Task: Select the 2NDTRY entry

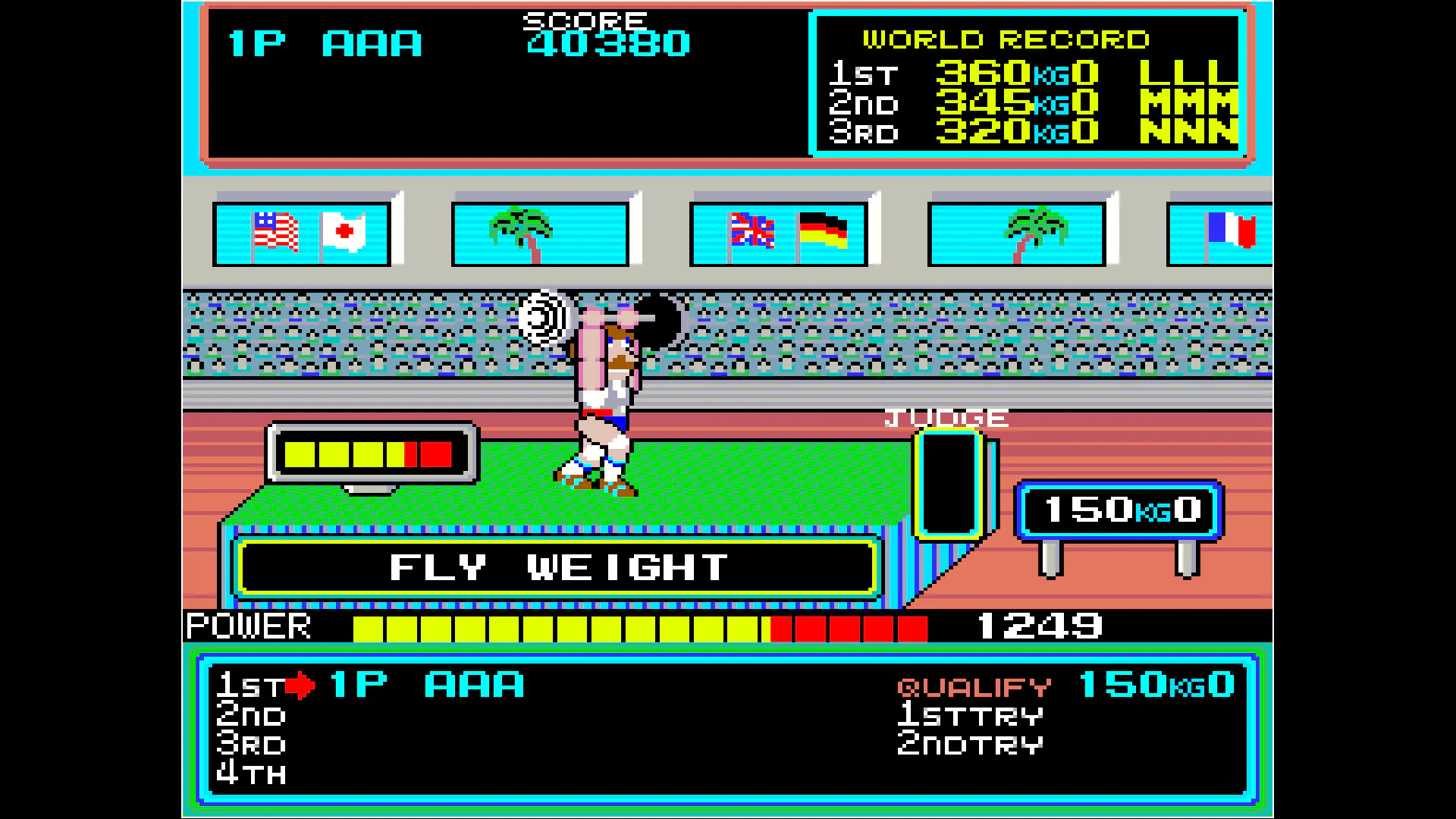Action: point(969,744)
